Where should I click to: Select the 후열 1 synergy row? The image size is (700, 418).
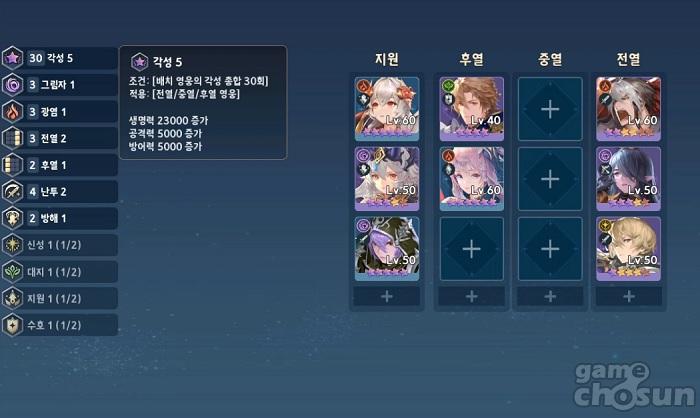click(x=60, y=165)
